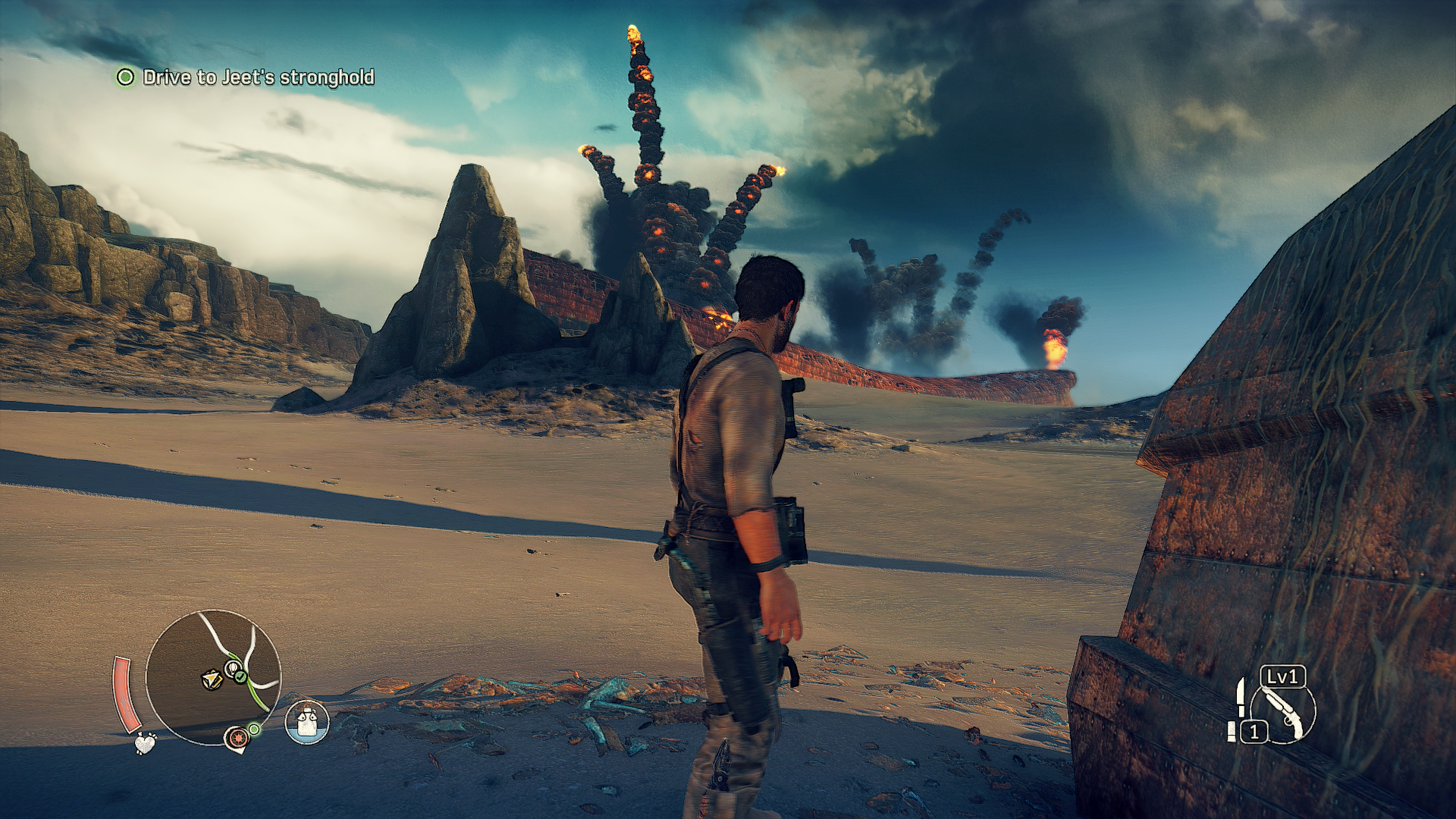Screen dimensions: 1456x819
Task: Select the green checkmark marker on minimap
Action: [240, 674]
